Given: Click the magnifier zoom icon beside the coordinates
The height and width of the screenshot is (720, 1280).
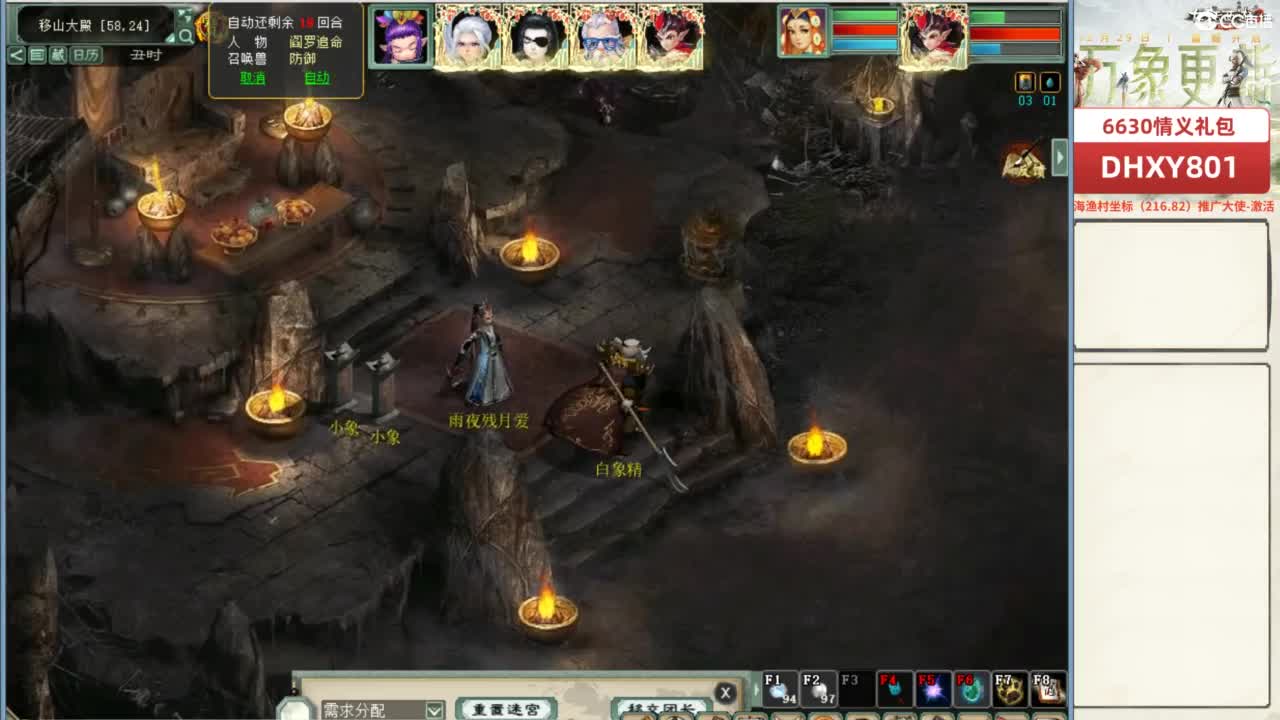Looking at the screenshot, I should (185, 36).
